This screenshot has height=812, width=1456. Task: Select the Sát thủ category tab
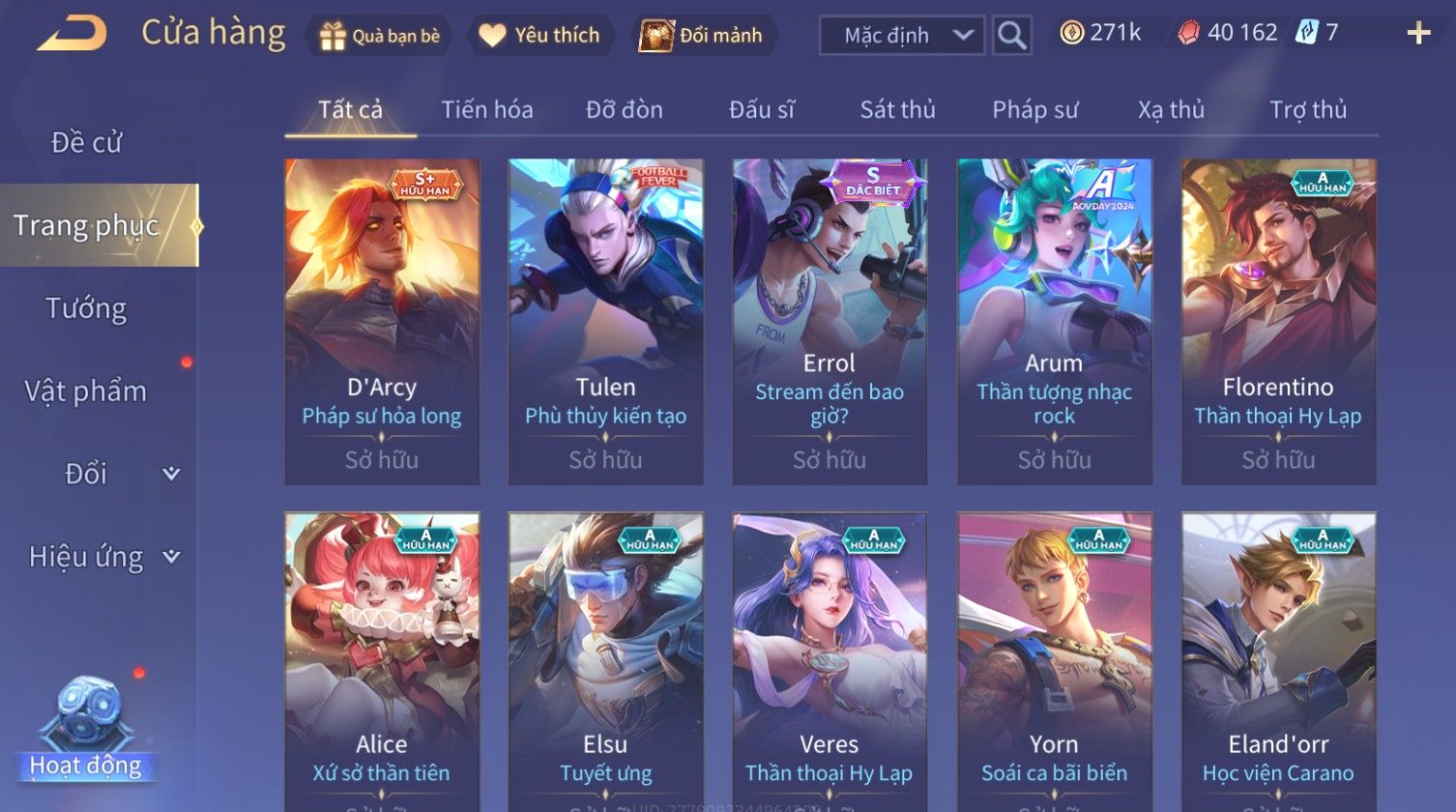[898, 110]
